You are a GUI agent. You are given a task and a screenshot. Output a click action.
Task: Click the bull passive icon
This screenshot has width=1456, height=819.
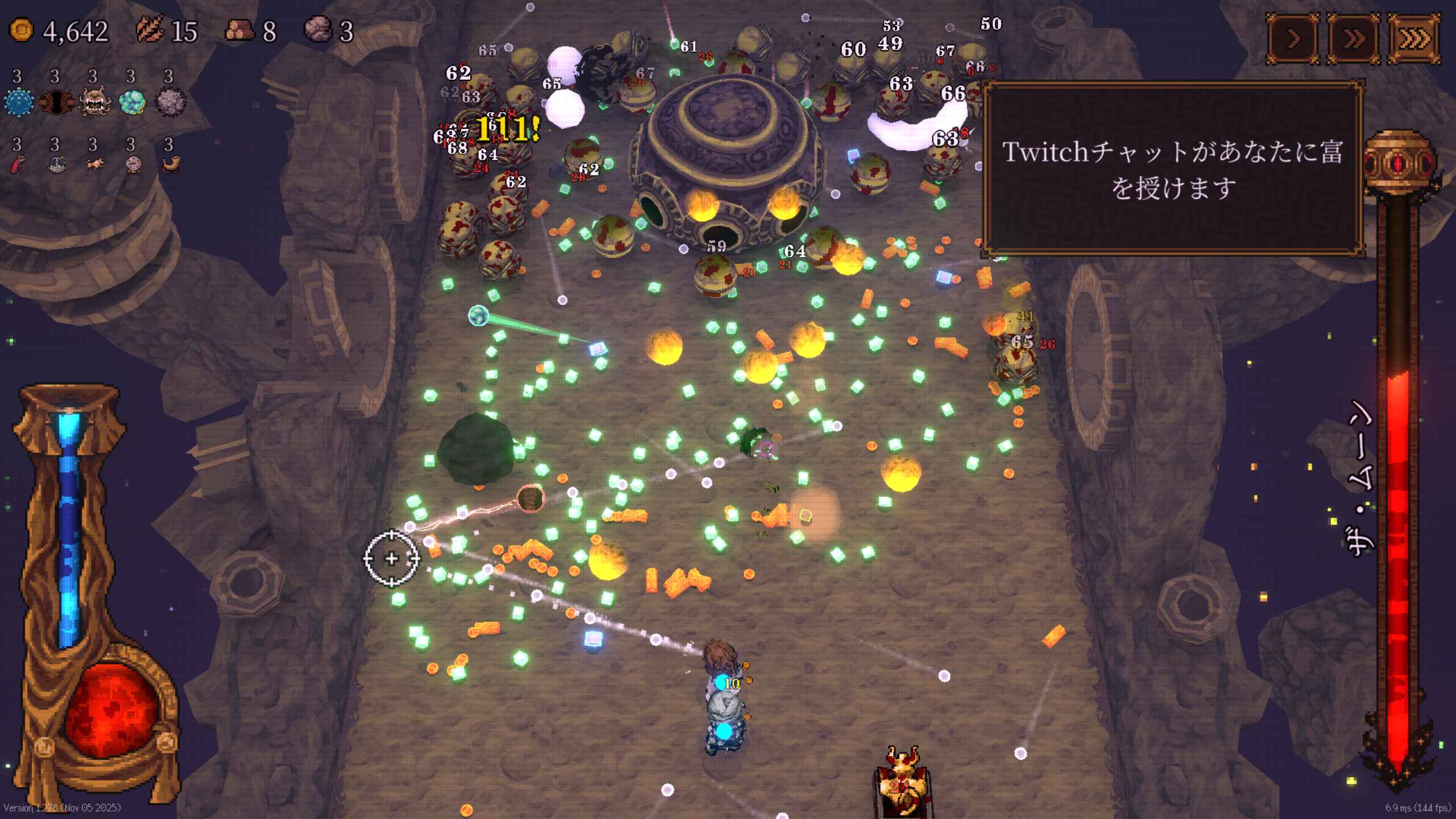(x=94, y=165)
